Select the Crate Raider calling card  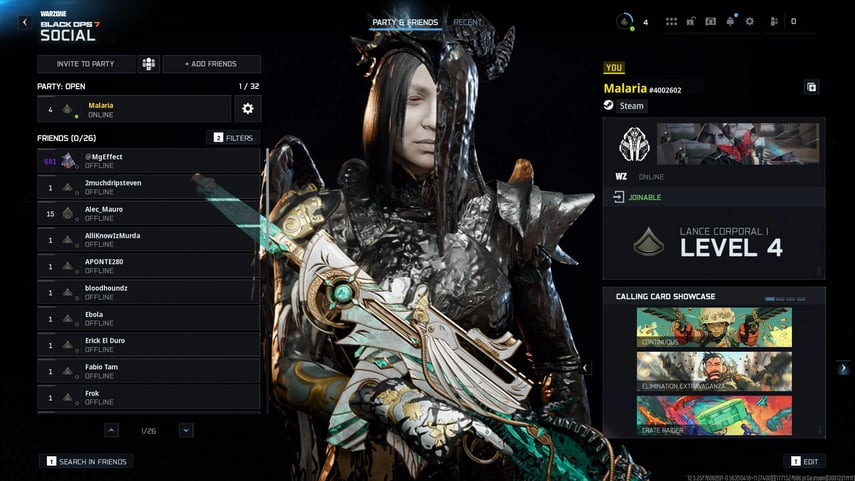pos(714,415)
